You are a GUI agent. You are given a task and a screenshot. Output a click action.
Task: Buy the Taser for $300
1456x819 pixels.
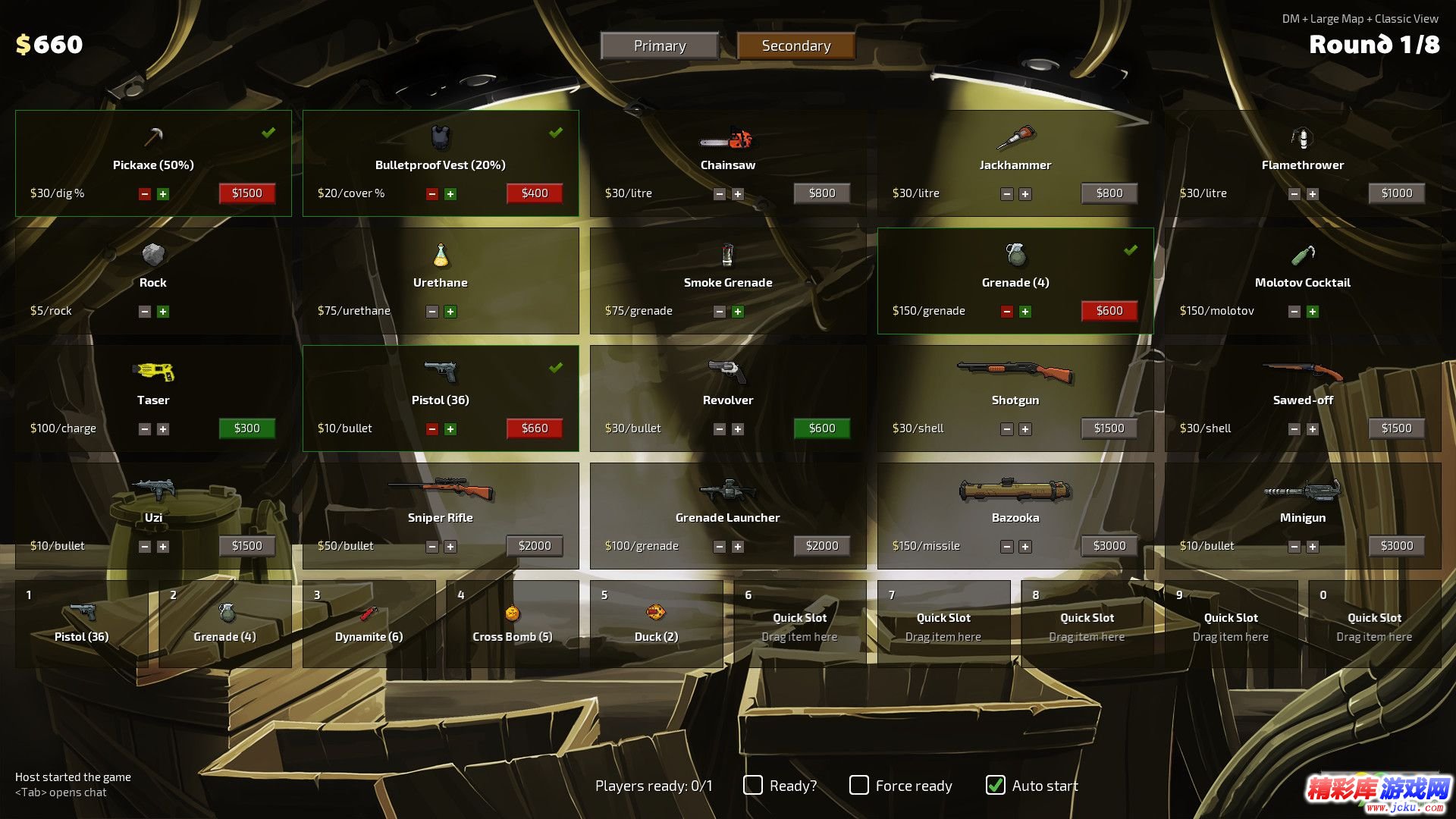coord(246,428)
